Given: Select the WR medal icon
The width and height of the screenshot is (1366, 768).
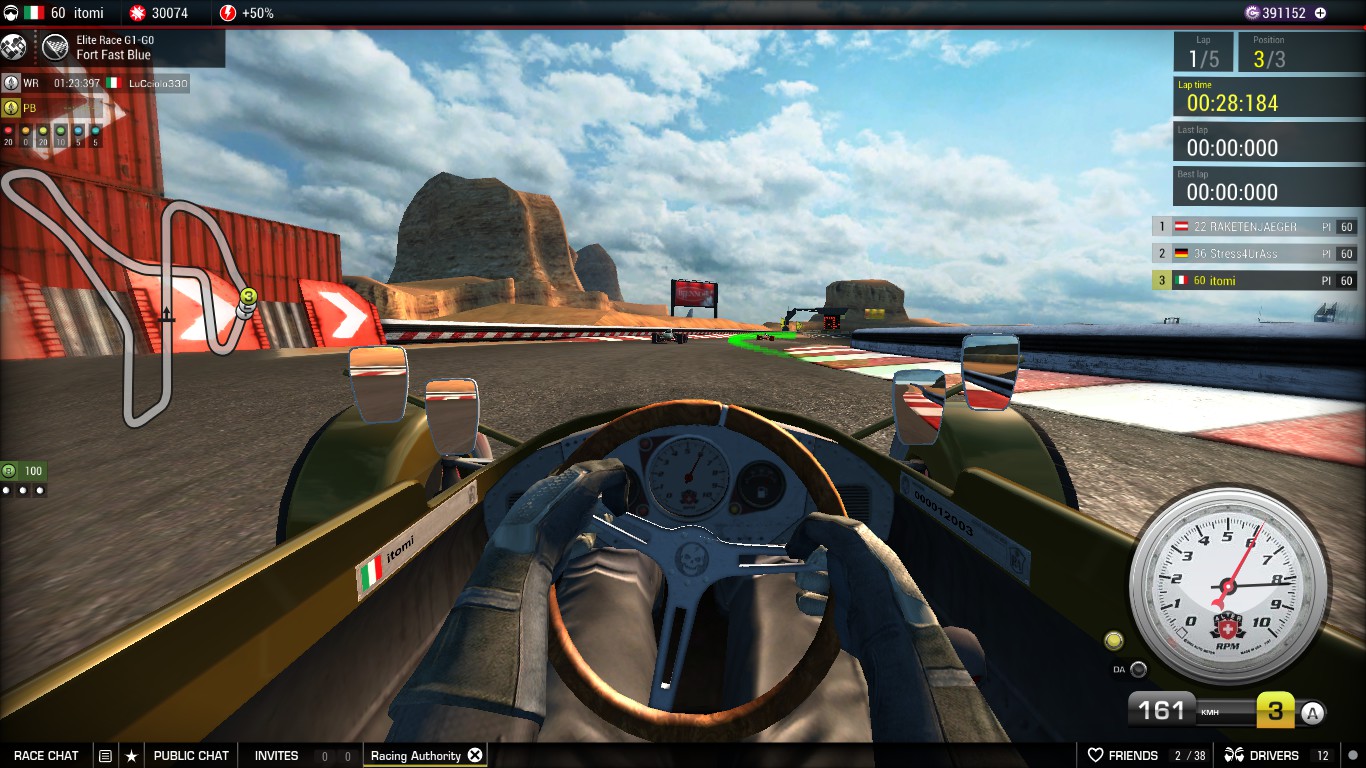Looking at the screenshot, I should coord(11,84).
